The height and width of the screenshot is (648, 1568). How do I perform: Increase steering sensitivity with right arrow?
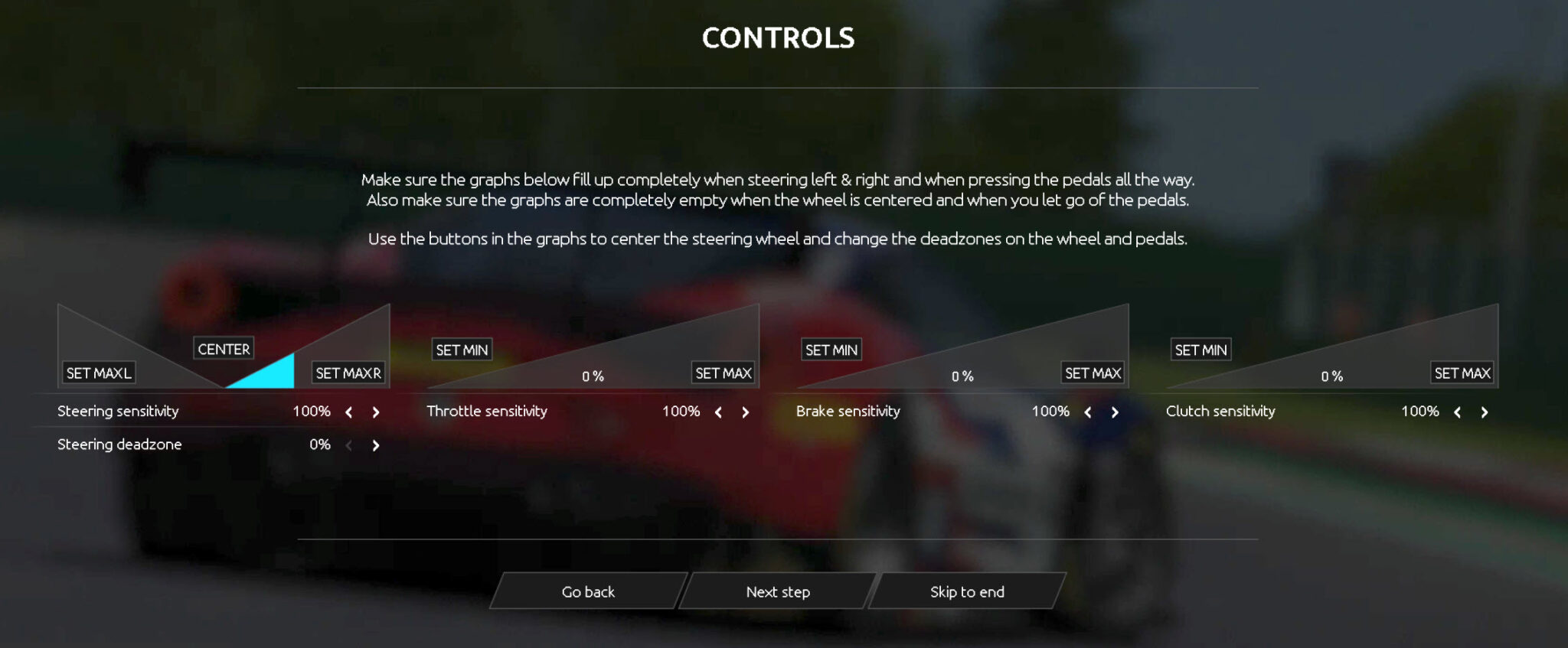tap(375, 412)
